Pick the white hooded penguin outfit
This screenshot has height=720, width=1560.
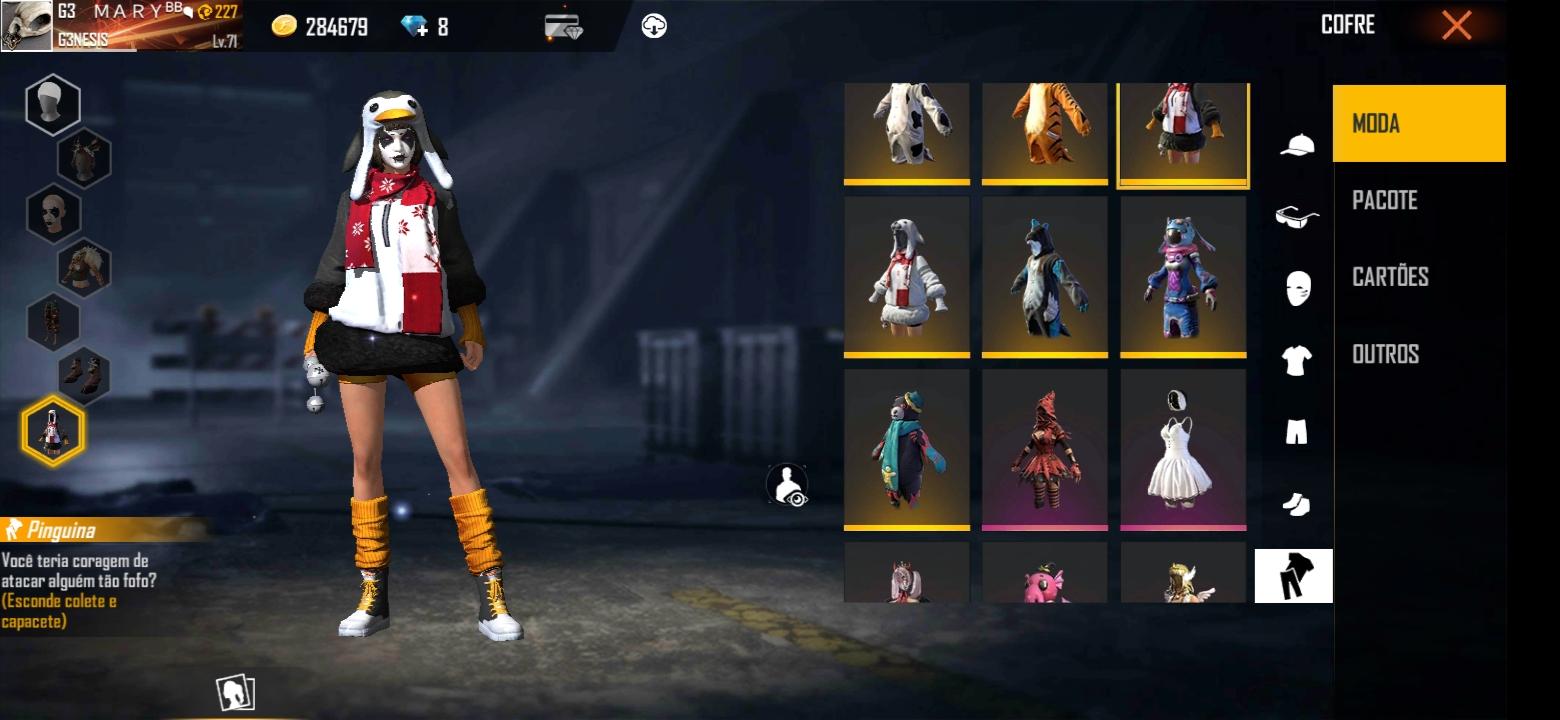coord(907,276)
